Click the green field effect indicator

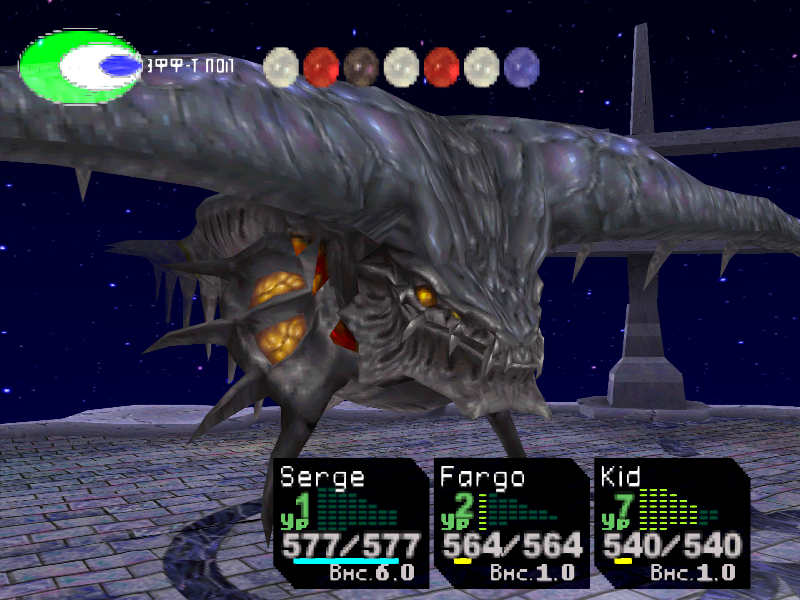click(80, 67)
